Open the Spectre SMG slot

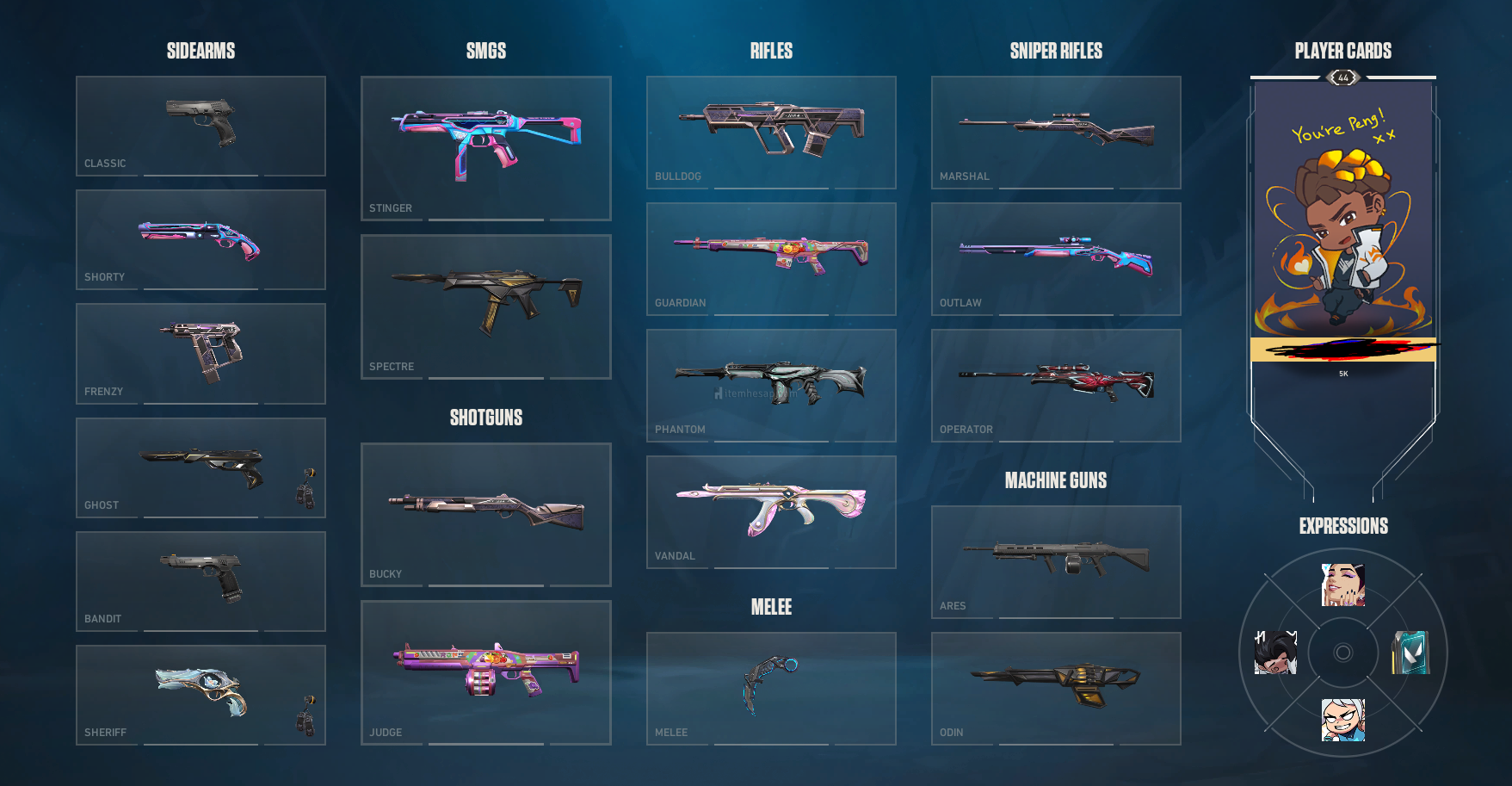[x=485, y=306]
